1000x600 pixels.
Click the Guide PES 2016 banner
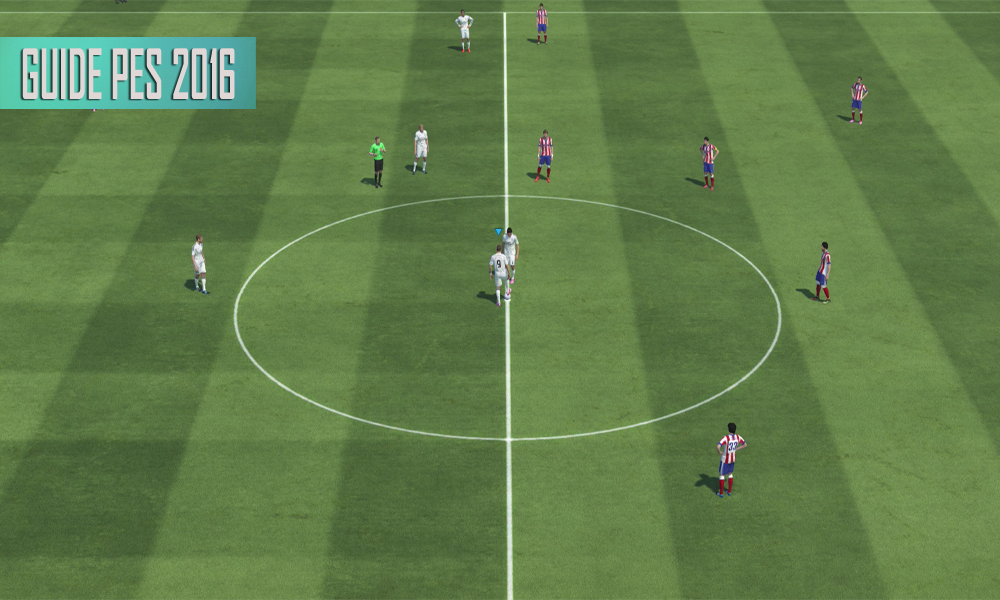point(128,73)
